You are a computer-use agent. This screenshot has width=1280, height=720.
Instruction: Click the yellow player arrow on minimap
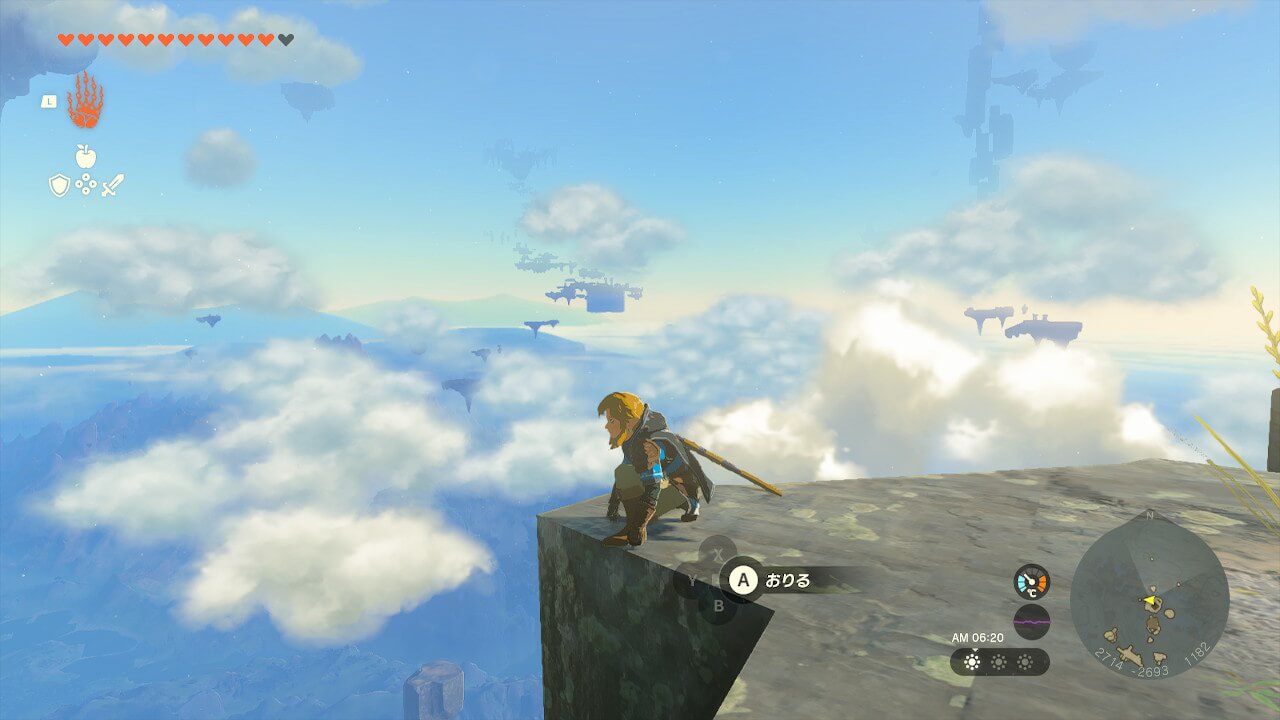tap(1150, 600)
